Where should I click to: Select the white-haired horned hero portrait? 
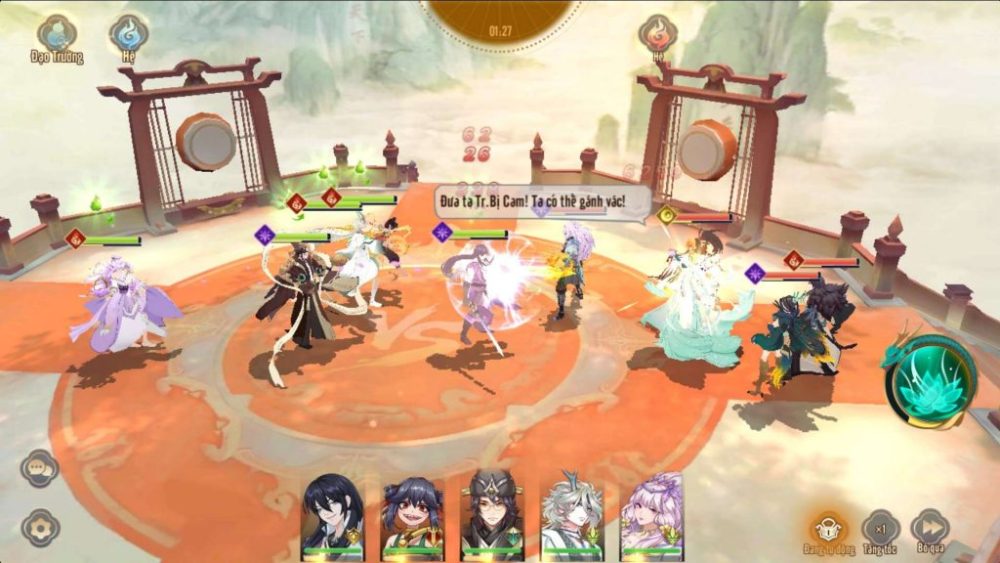(572, 514)
